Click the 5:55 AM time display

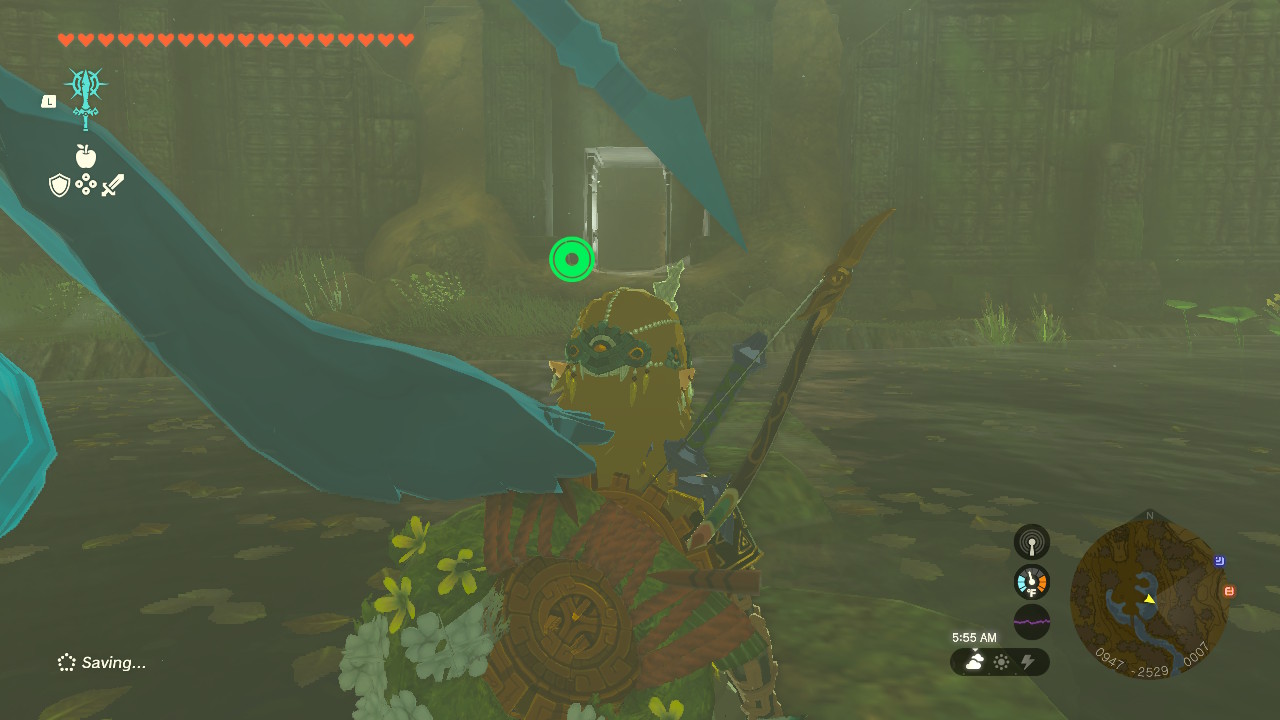pos(975,637)
